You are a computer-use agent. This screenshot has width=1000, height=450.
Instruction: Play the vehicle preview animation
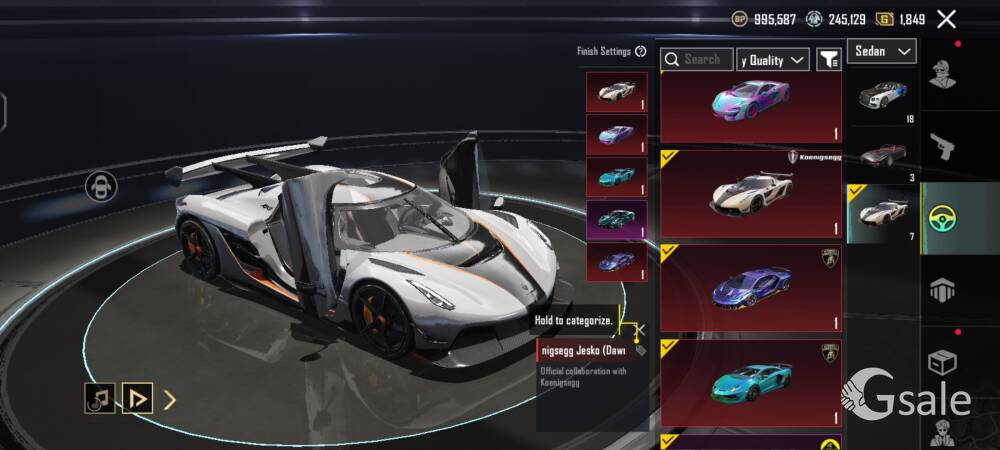(x=137, y=399)
